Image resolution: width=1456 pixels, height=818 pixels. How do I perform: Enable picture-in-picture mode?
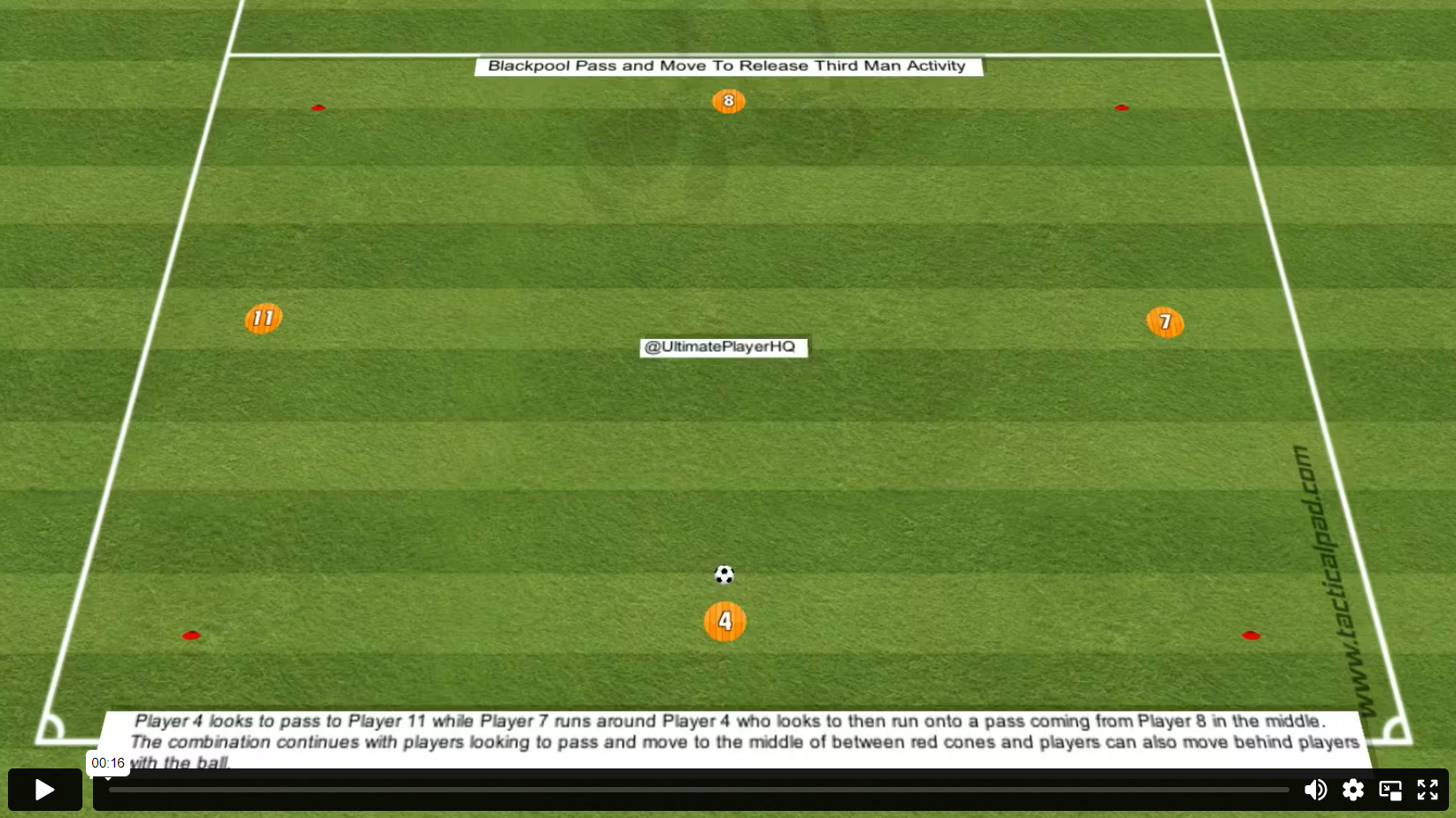pyautogui.click(x=1390, y=789)
